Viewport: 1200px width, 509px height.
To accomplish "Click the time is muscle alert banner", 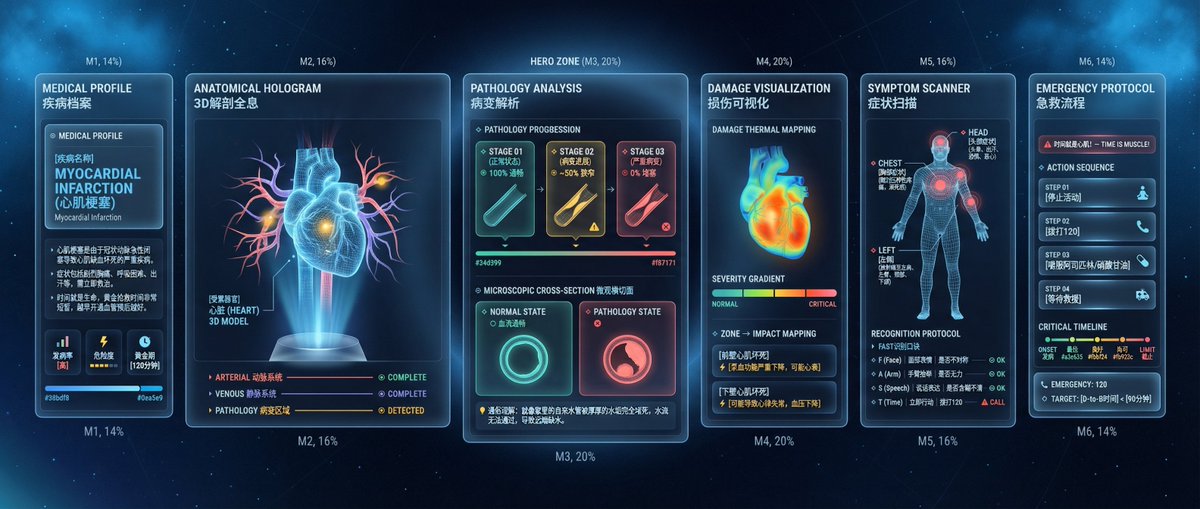I will 1095,144.
